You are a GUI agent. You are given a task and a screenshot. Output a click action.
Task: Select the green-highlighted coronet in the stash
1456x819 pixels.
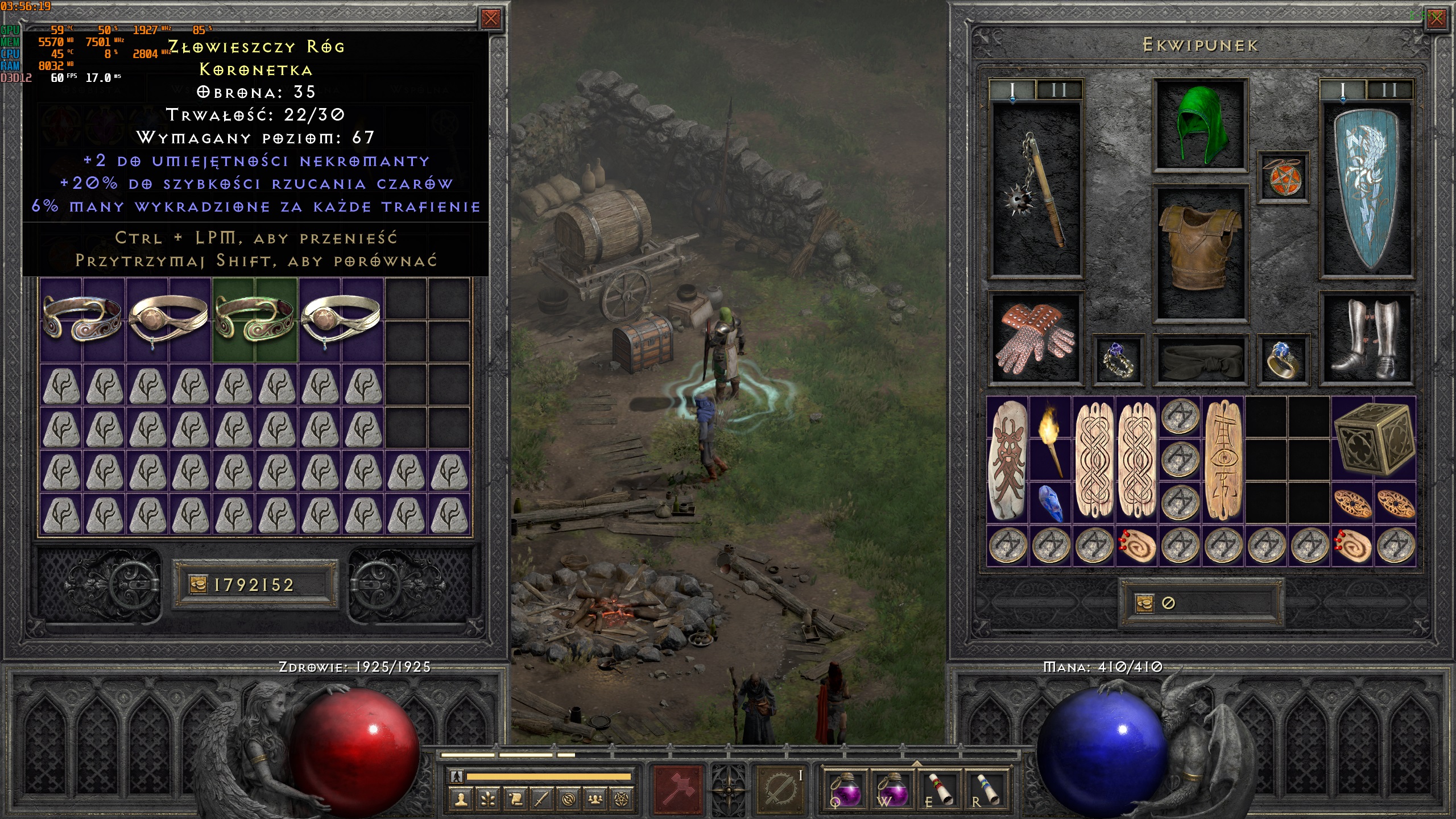(x=255, y=320)
